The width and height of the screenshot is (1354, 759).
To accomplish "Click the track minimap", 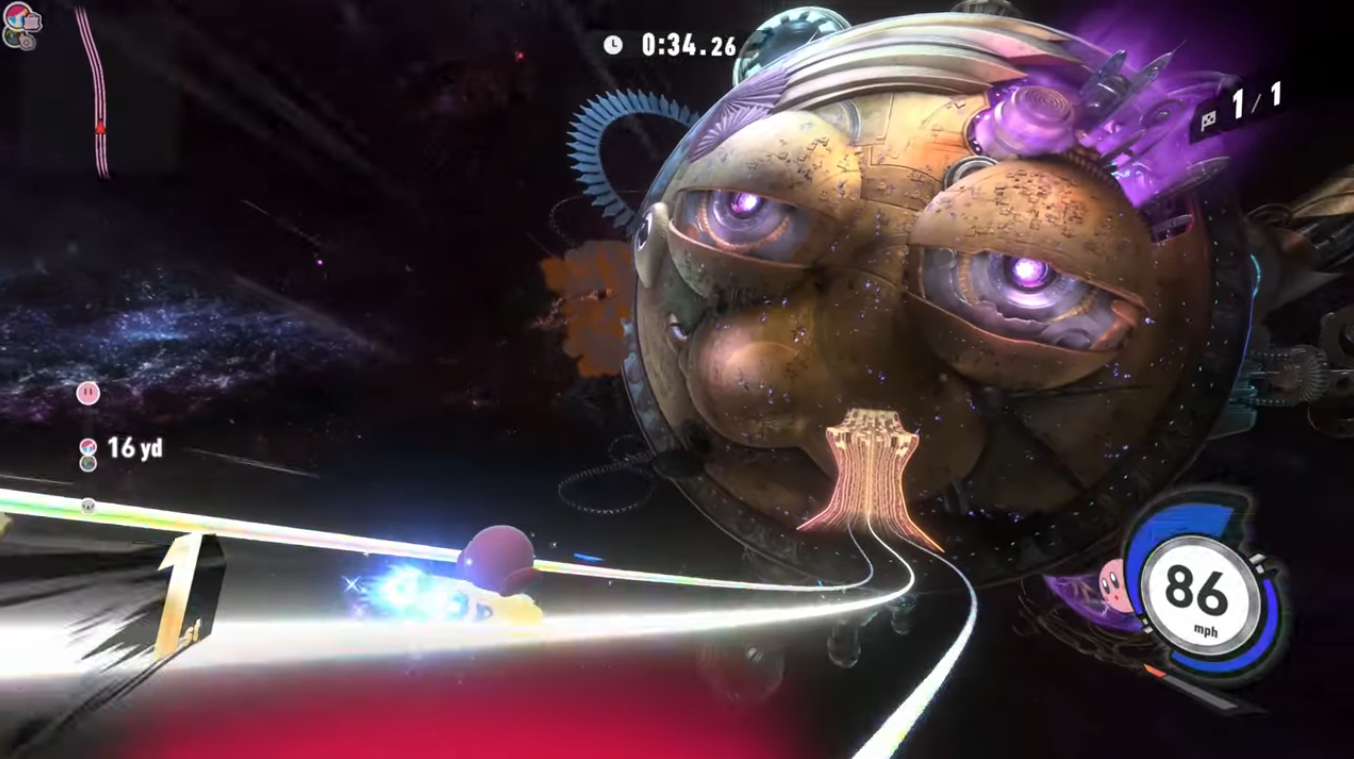I will [x=94, y=90].
